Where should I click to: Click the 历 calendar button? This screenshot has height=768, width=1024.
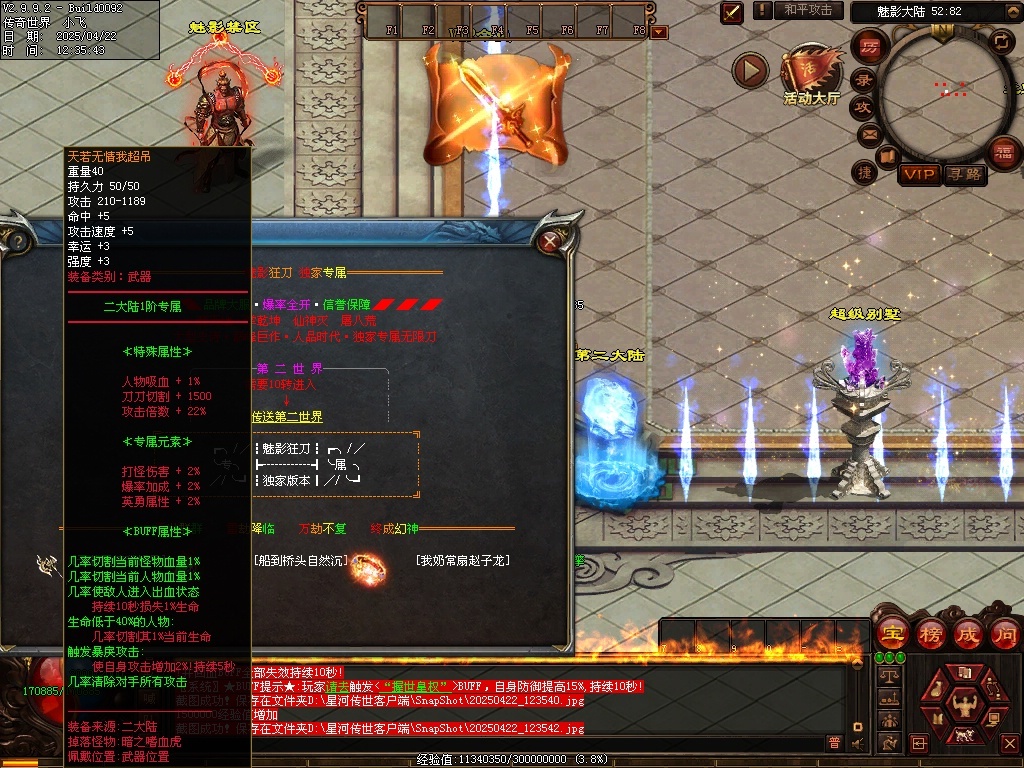click(x=871, y=47)
